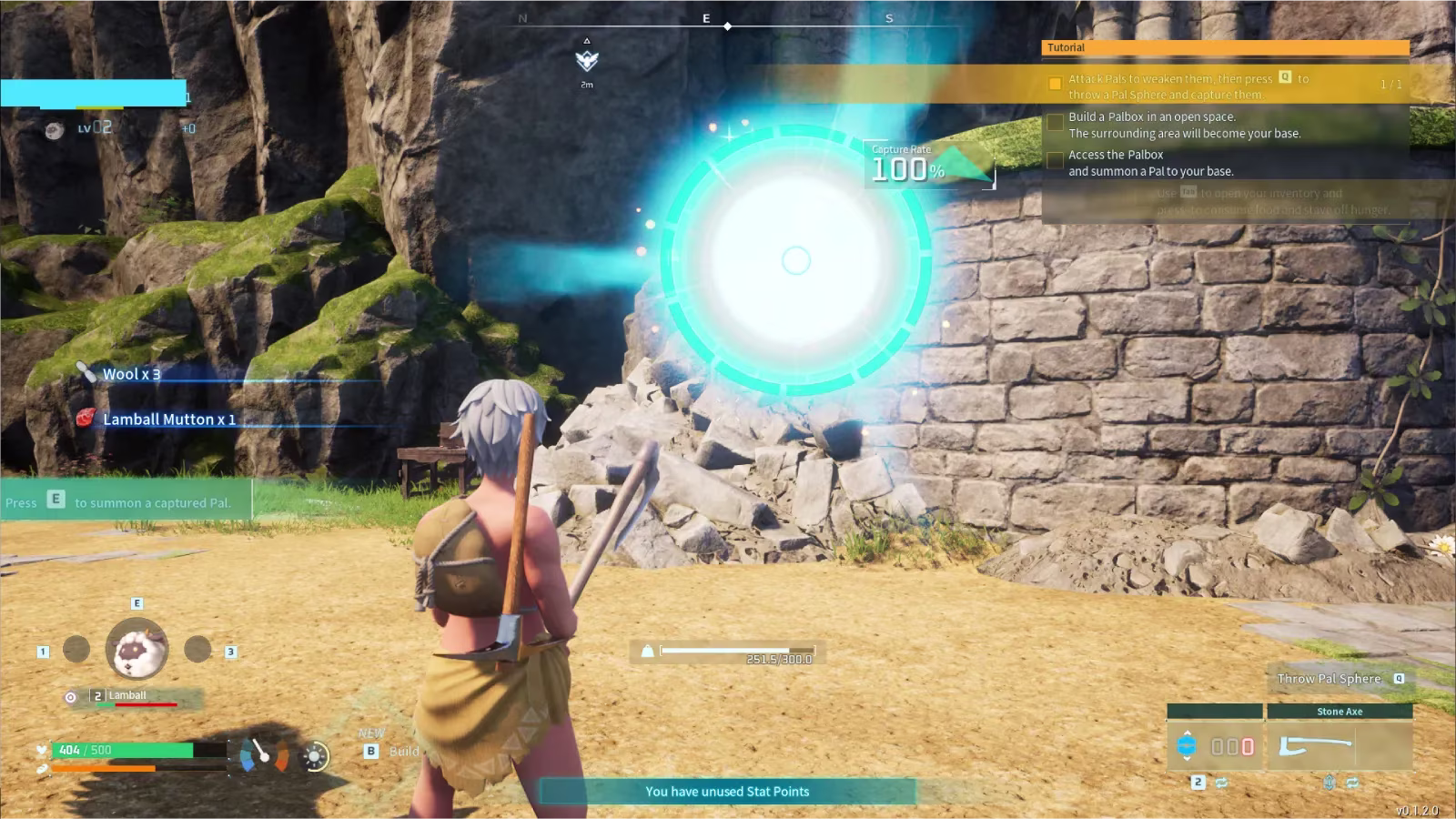Screen dimensions: 1456x819
Task: Click the Tutorial panel header
Action: (1225, 47)
